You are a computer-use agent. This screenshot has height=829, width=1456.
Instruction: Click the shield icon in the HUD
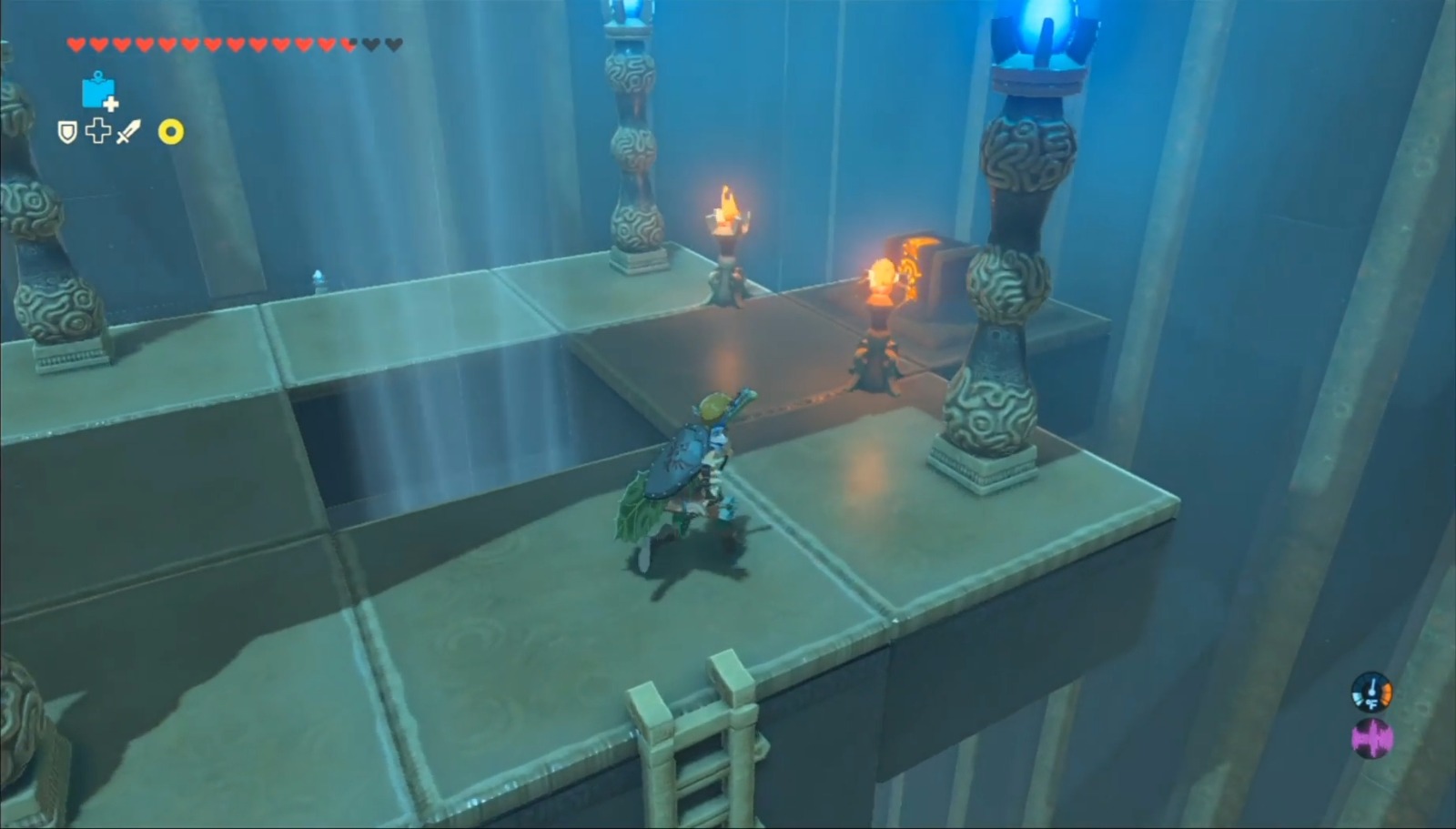coord(68,134)
